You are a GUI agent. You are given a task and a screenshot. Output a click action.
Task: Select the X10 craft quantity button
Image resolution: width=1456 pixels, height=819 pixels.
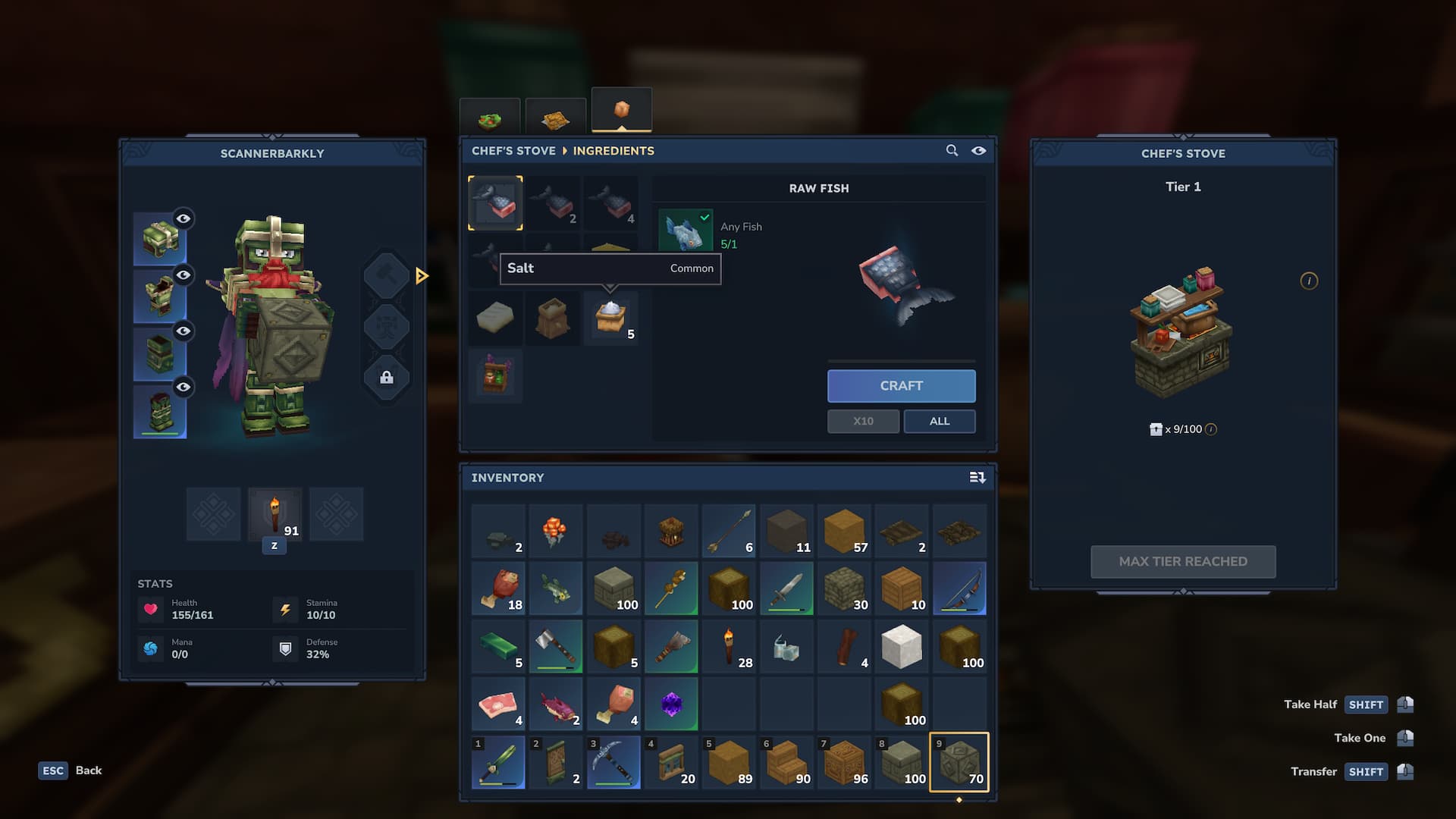tap(863, 422)
